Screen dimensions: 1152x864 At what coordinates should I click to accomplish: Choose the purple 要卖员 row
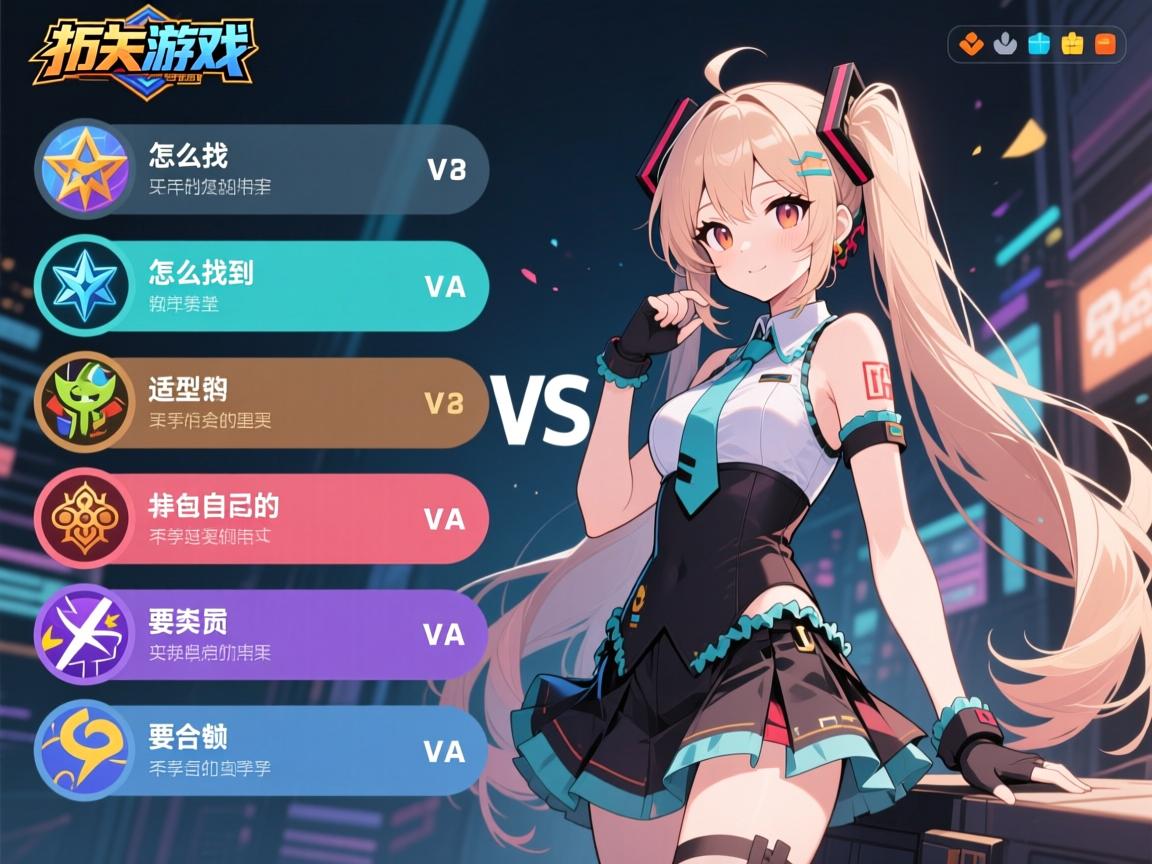[x=262, y=635]
